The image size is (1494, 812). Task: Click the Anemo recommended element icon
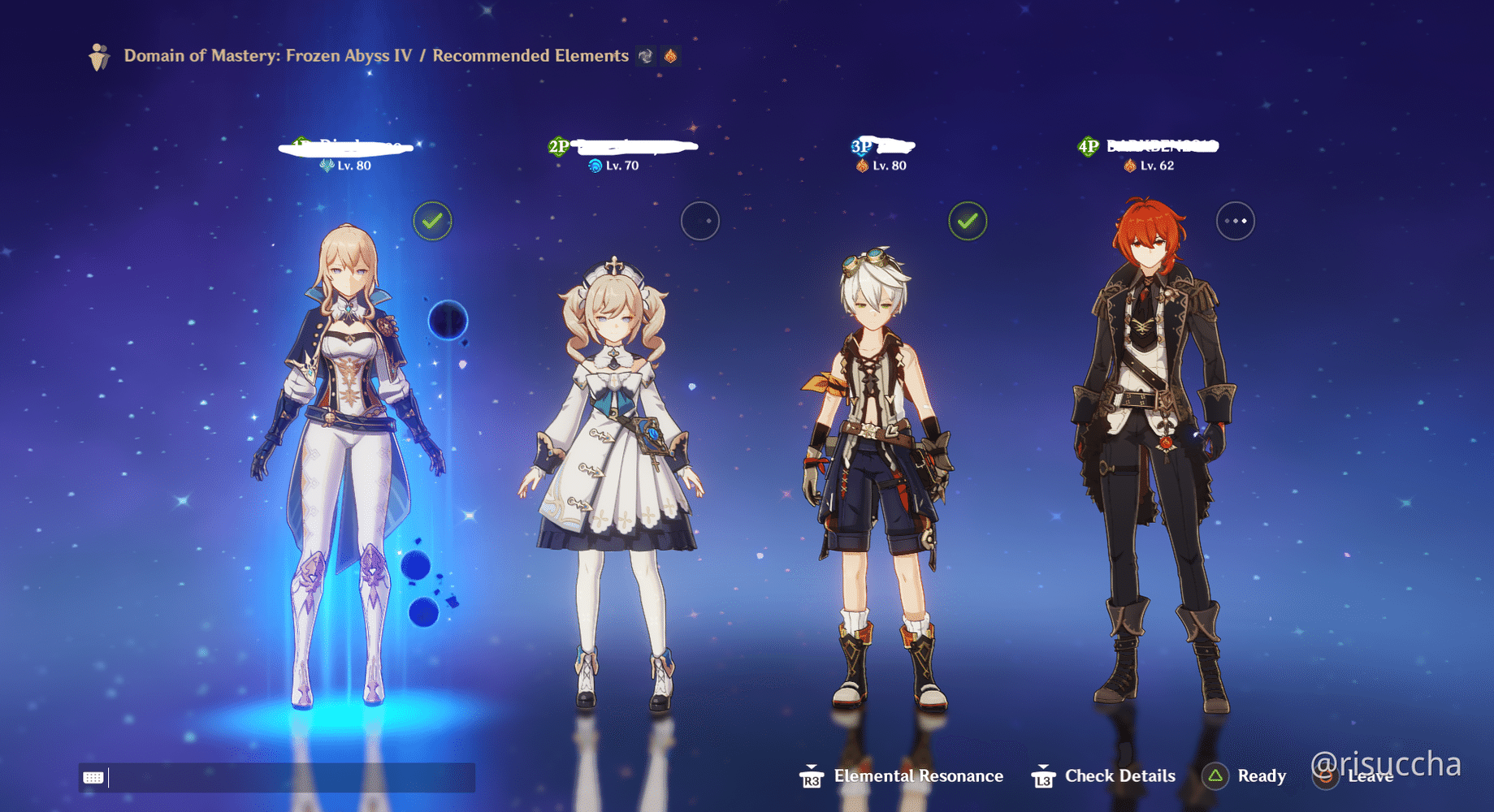point(646,57)
